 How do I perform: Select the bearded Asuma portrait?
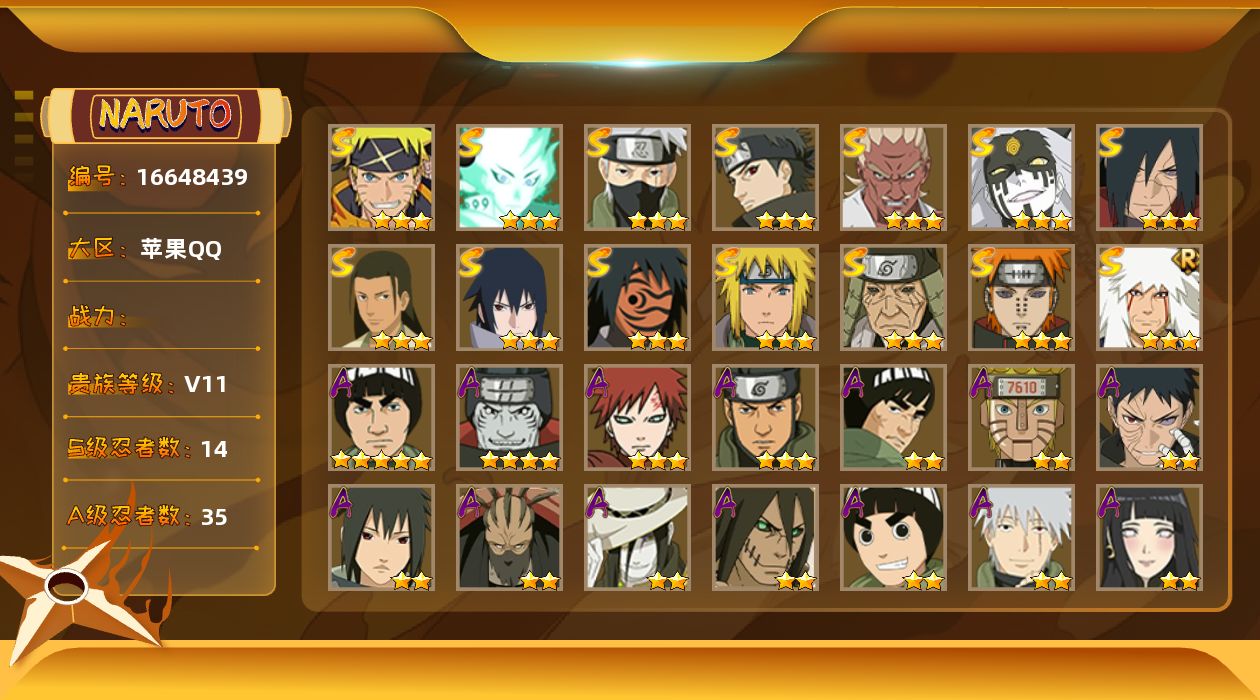coord(765,418)
